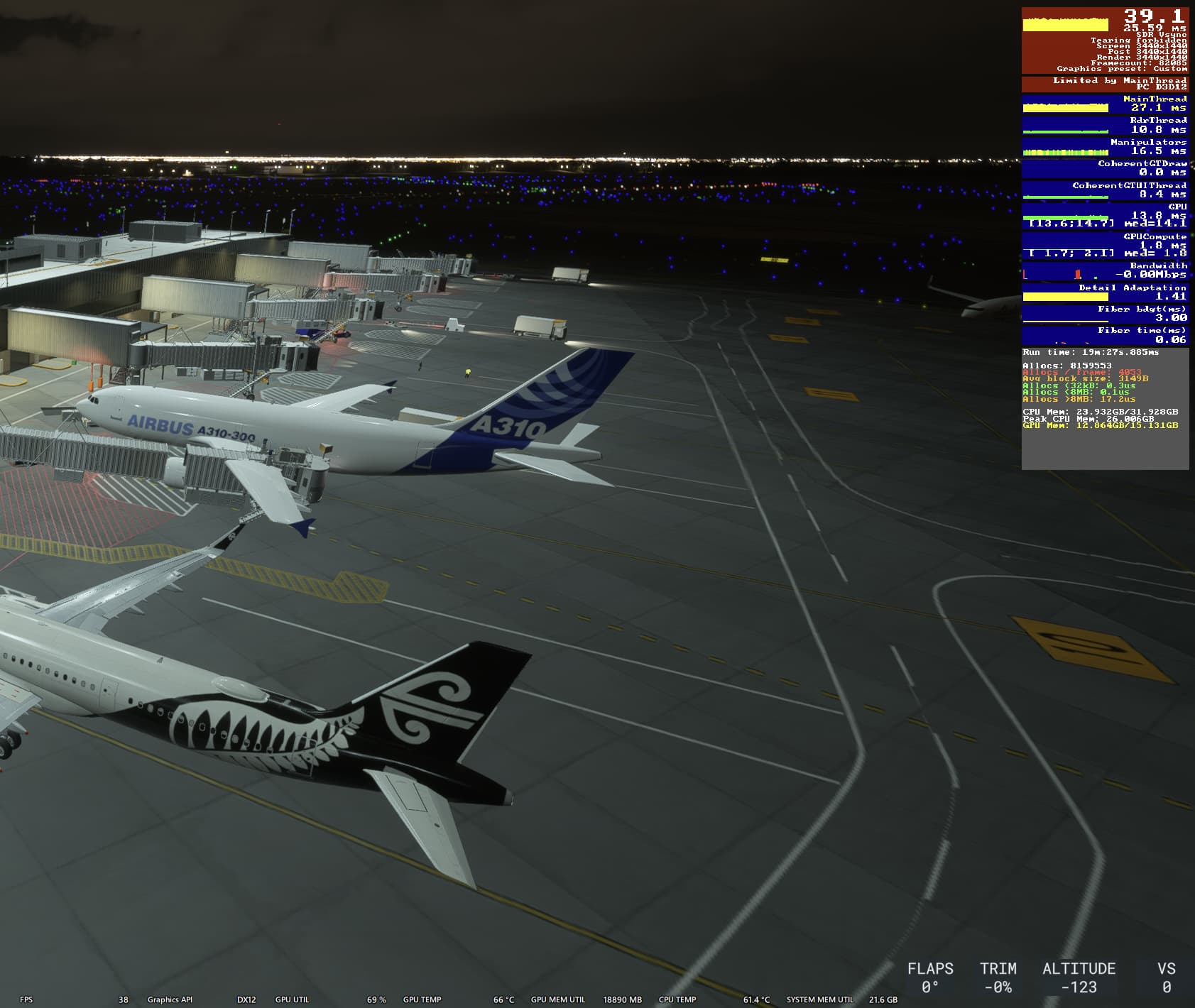
Task: Click the FLAPS 0° indicator
Action: (x=930, y=975)
